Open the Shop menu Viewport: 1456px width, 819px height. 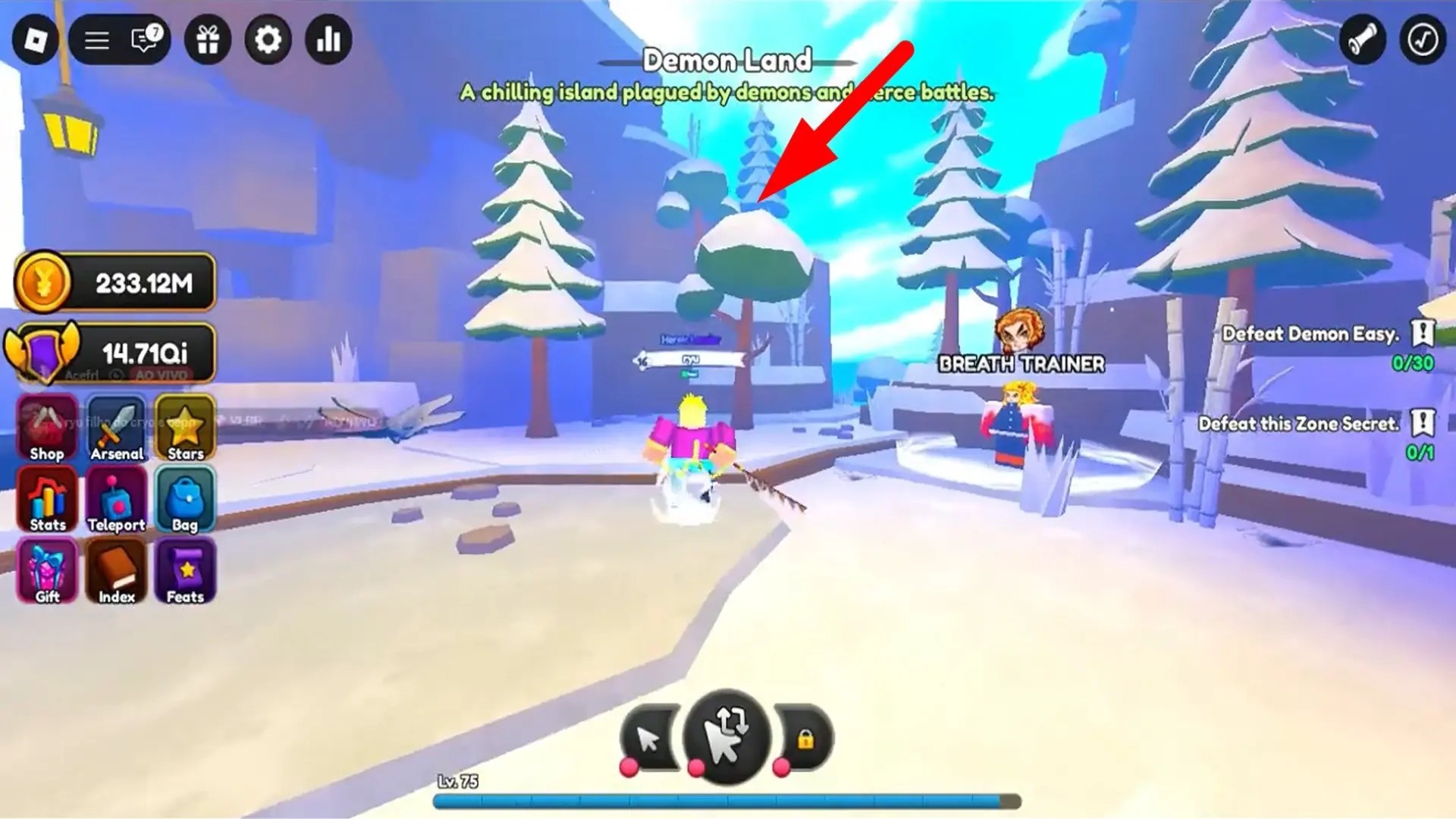pos(46,427)
